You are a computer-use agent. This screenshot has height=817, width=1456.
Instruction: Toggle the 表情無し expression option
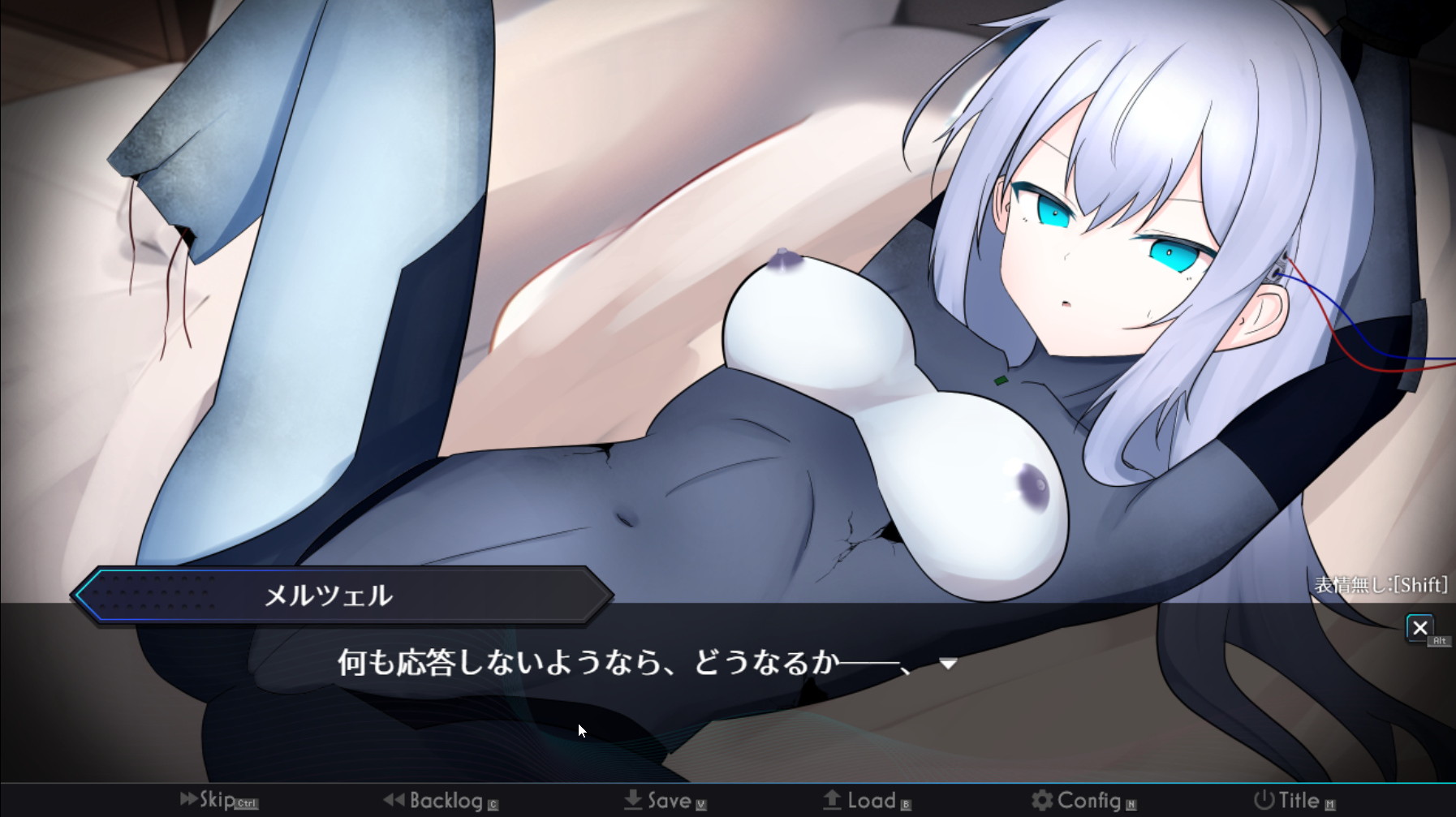[x=1381, y=585]
